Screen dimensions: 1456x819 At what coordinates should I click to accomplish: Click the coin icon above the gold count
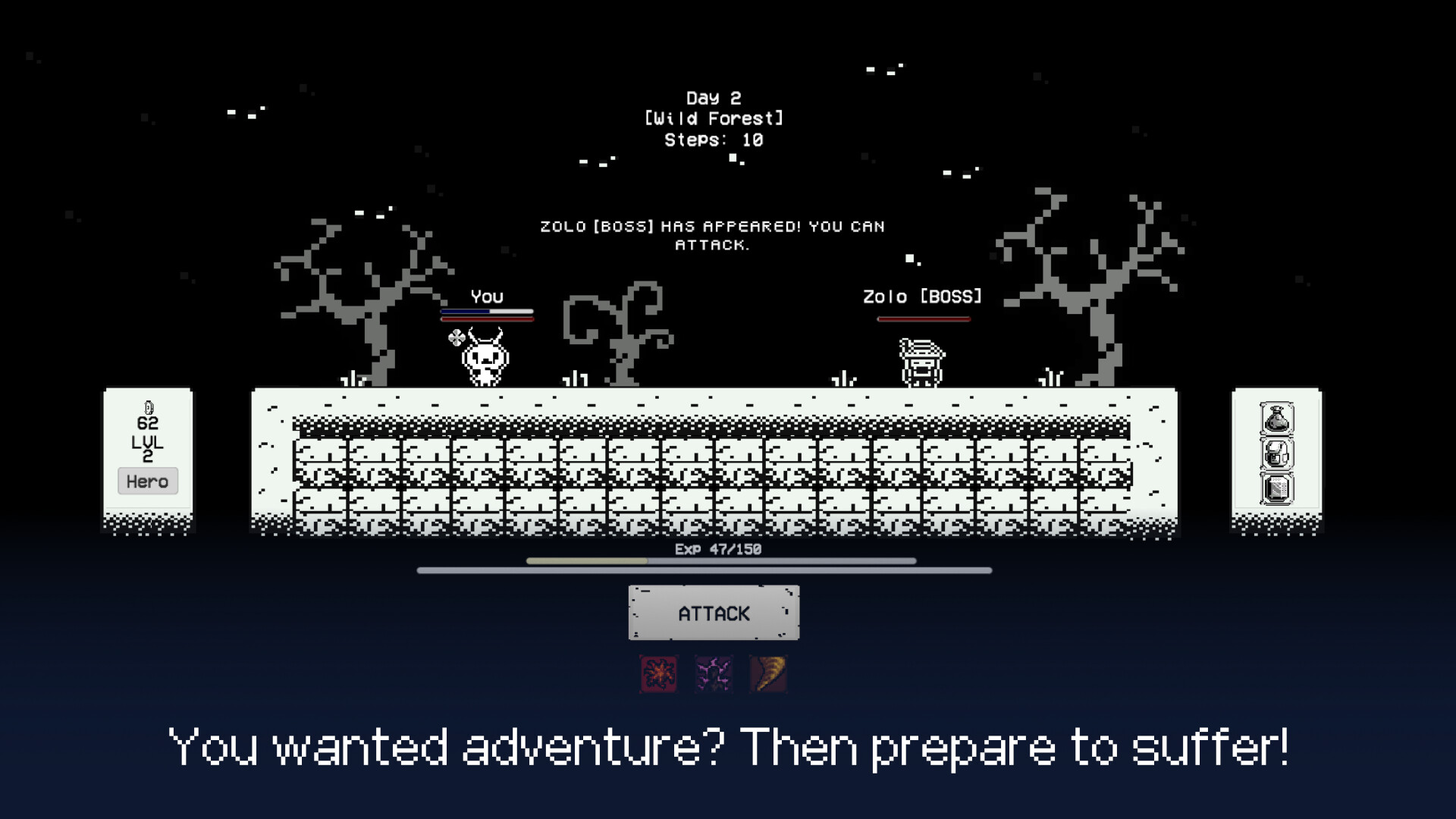pos(148,407)
